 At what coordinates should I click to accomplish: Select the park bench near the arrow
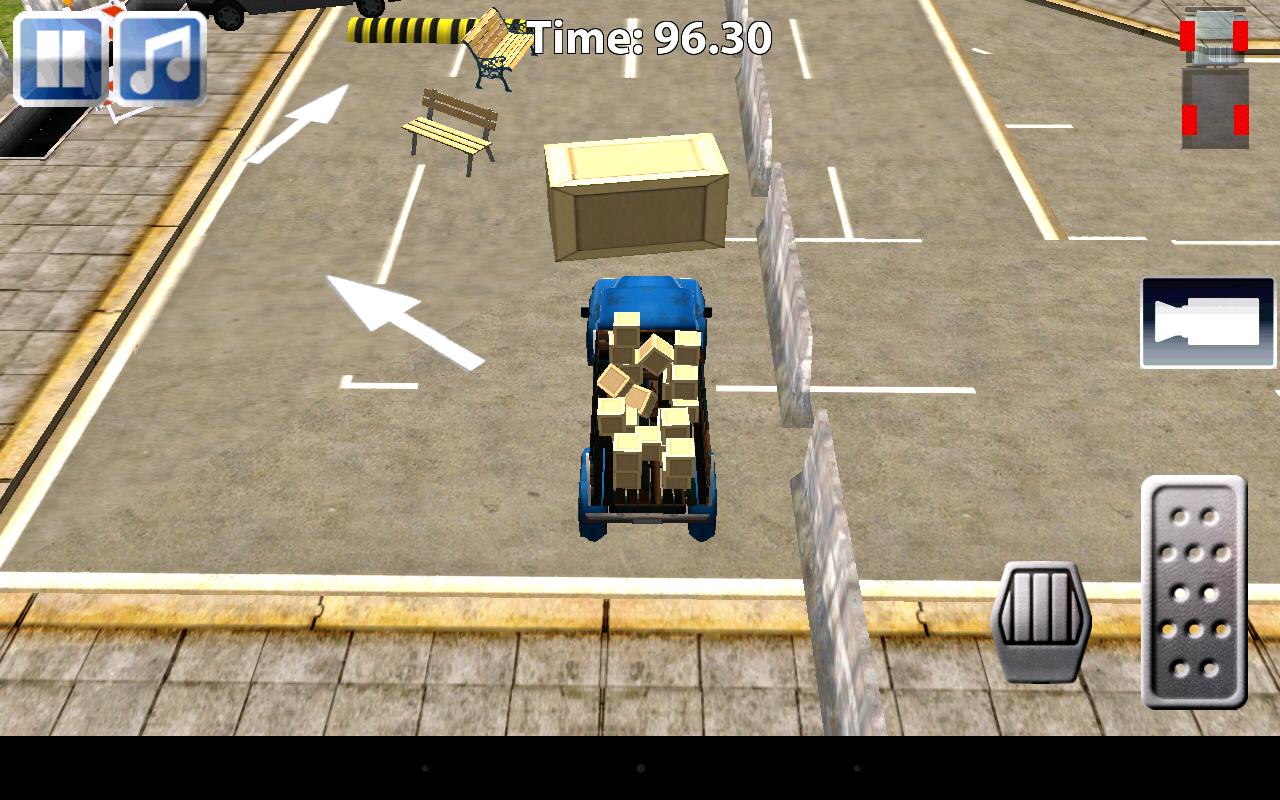[452, 130]
